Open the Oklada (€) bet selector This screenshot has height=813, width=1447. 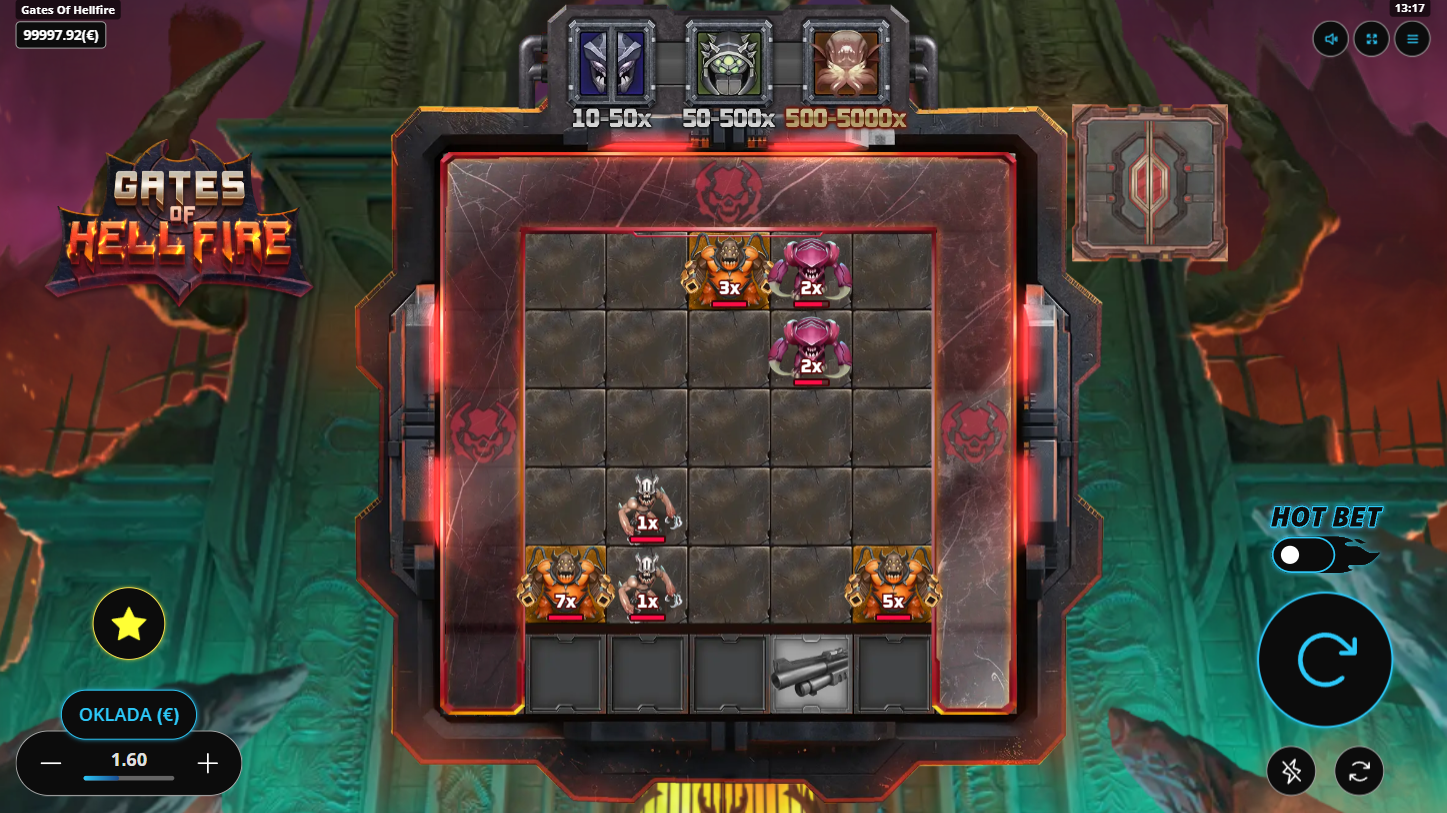coord(128,715)
